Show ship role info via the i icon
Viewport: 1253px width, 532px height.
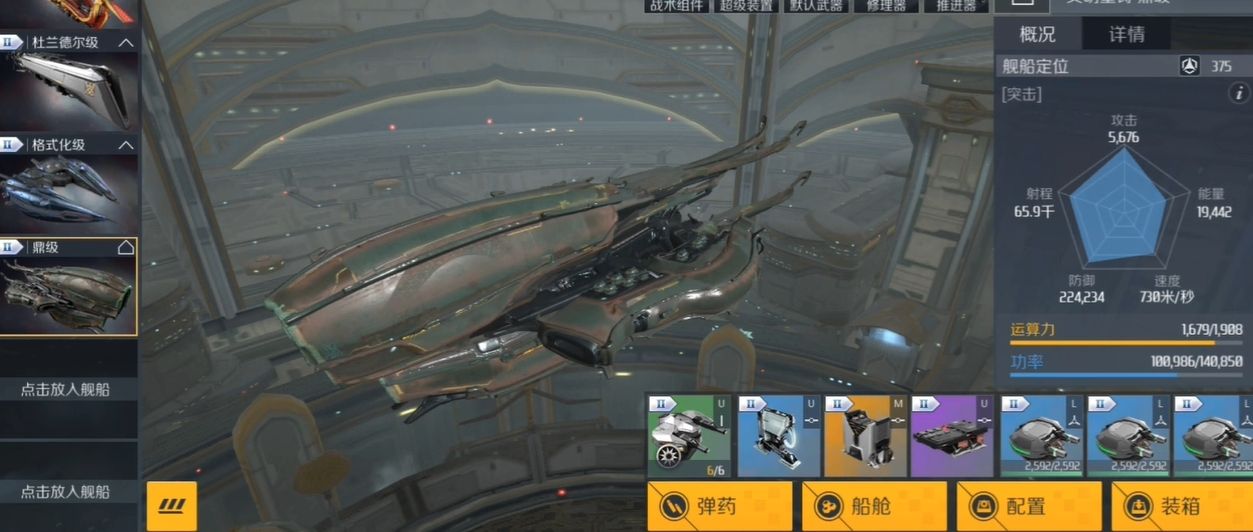(x=1238, y=94)
